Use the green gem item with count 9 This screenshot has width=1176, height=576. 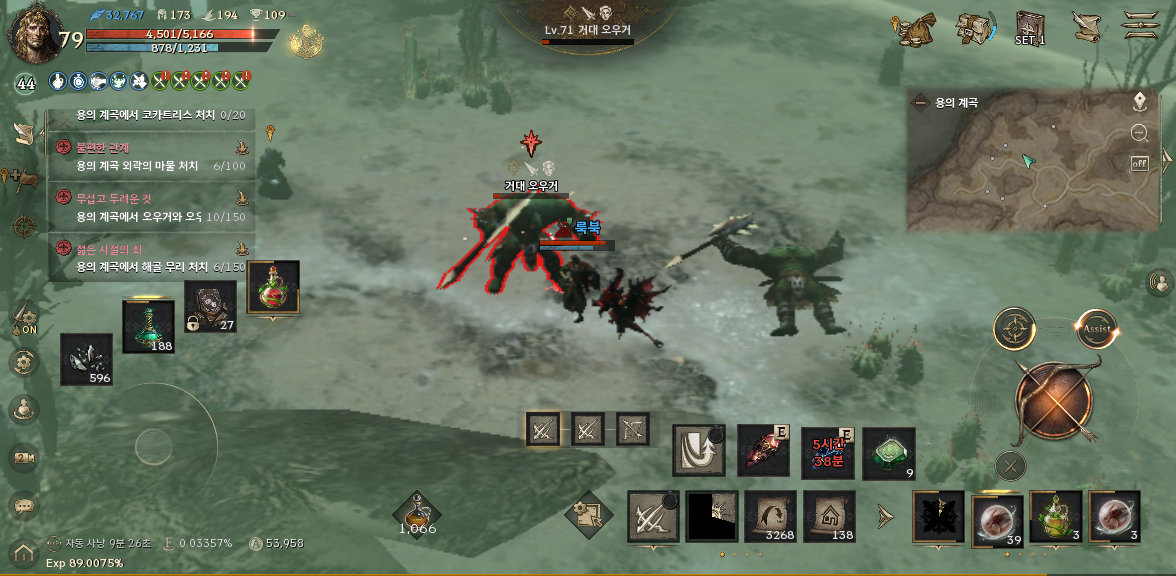point(888,453)
